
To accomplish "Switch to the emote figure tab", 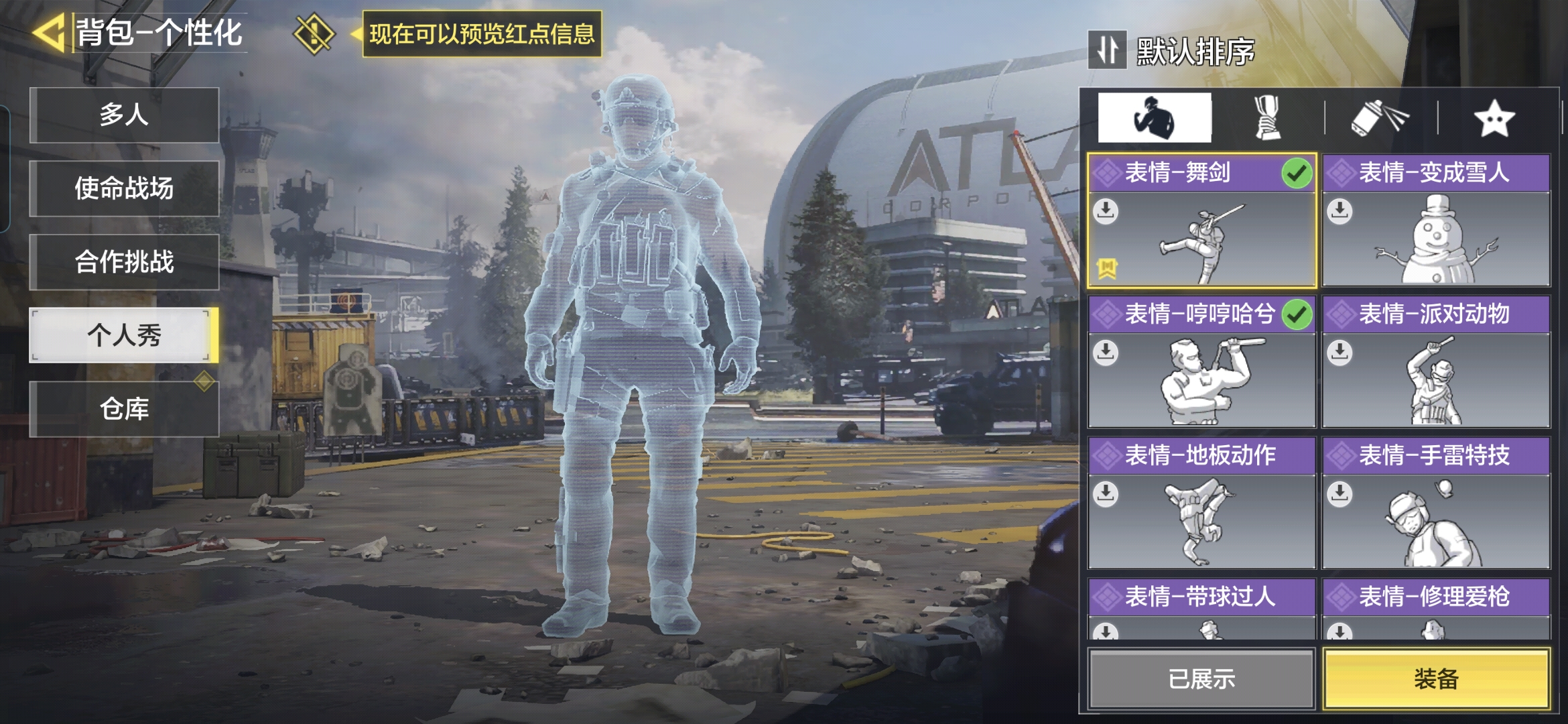I will 1154,118.
